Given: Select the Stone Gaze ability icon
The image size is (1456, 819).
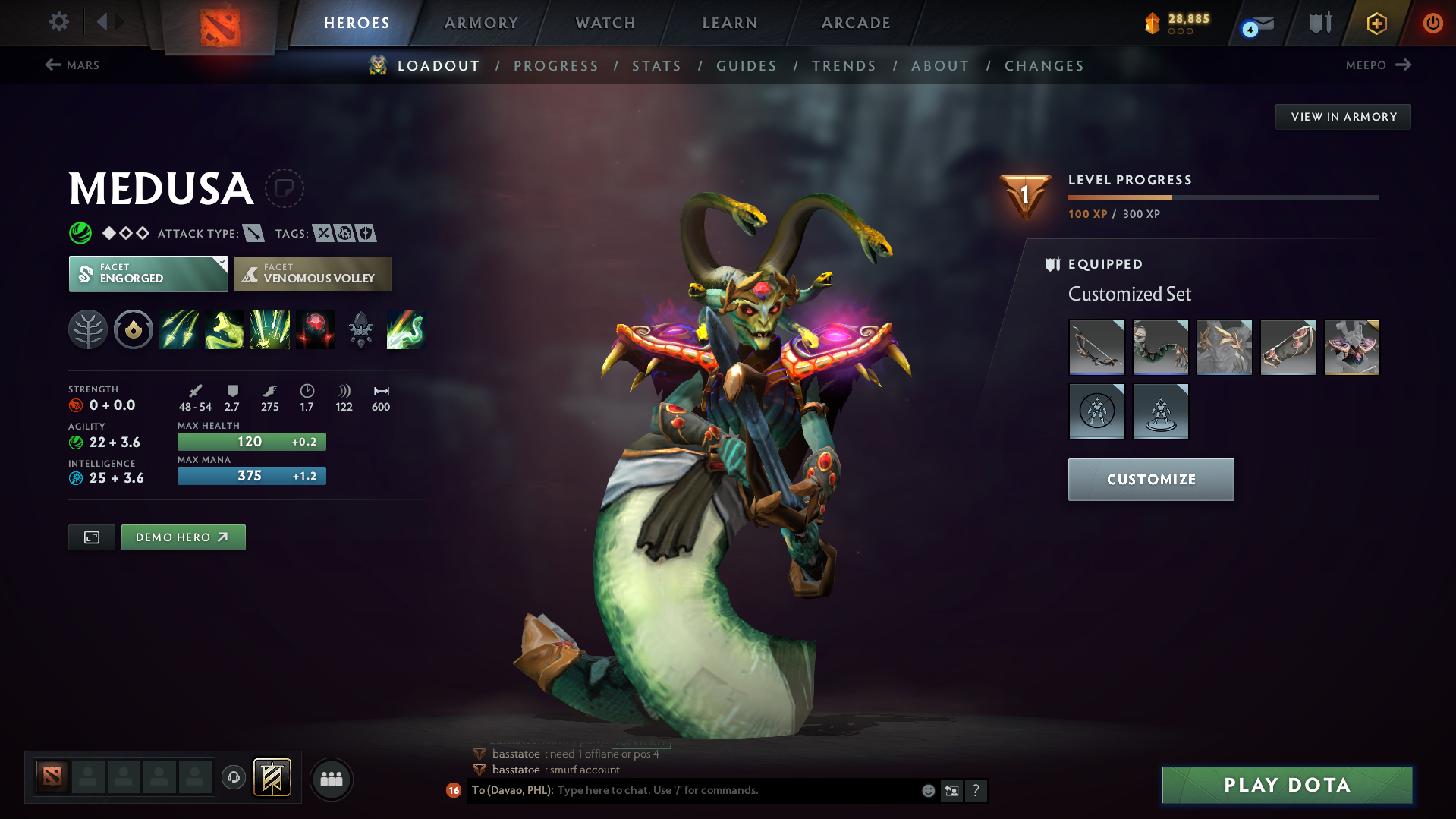Looking at the screenshot, I should (316, 329).
